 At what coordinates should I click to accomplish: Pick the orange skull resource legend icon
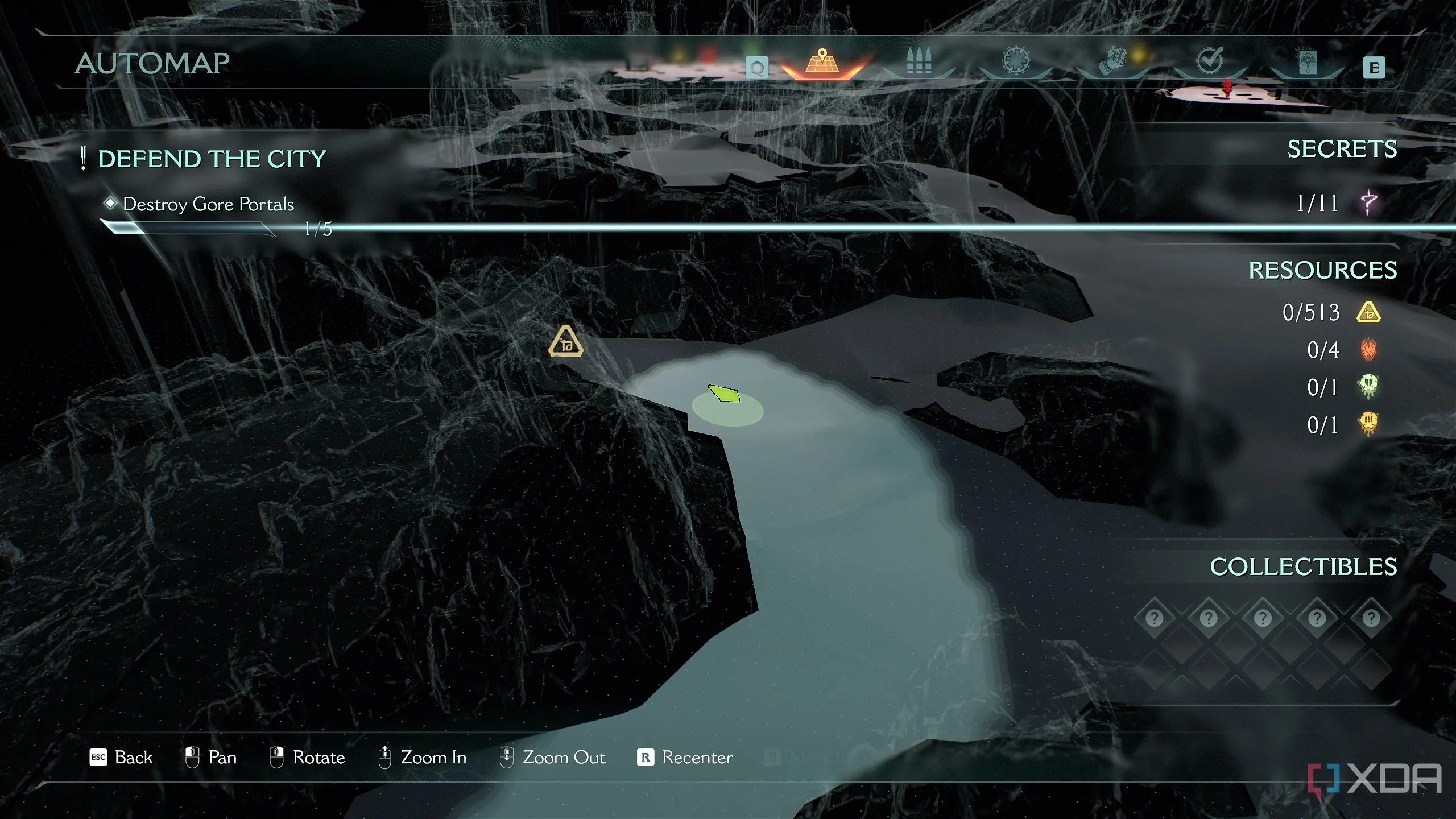1368,424
